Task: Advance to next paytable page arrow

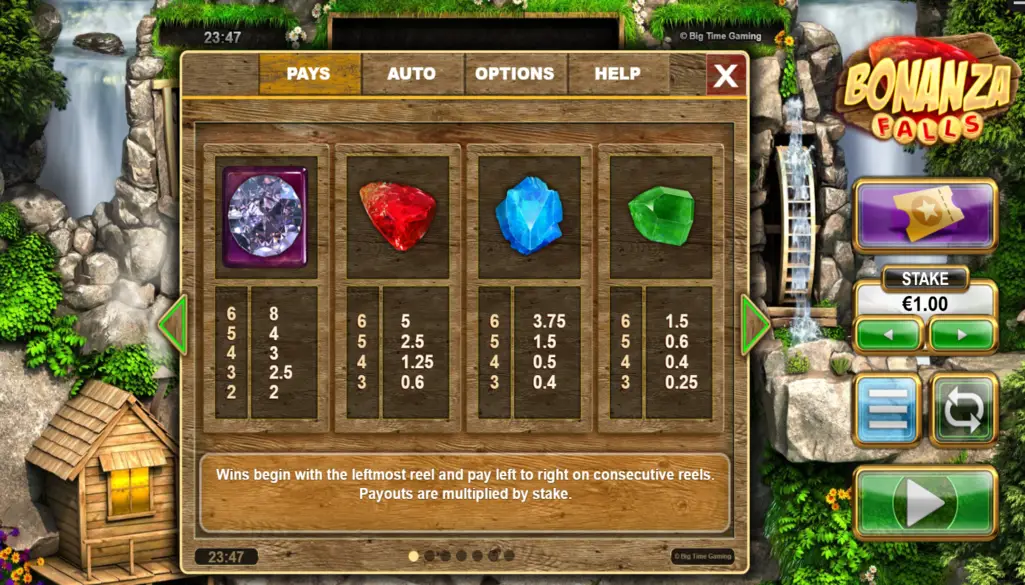Action: tap(754, 324)
